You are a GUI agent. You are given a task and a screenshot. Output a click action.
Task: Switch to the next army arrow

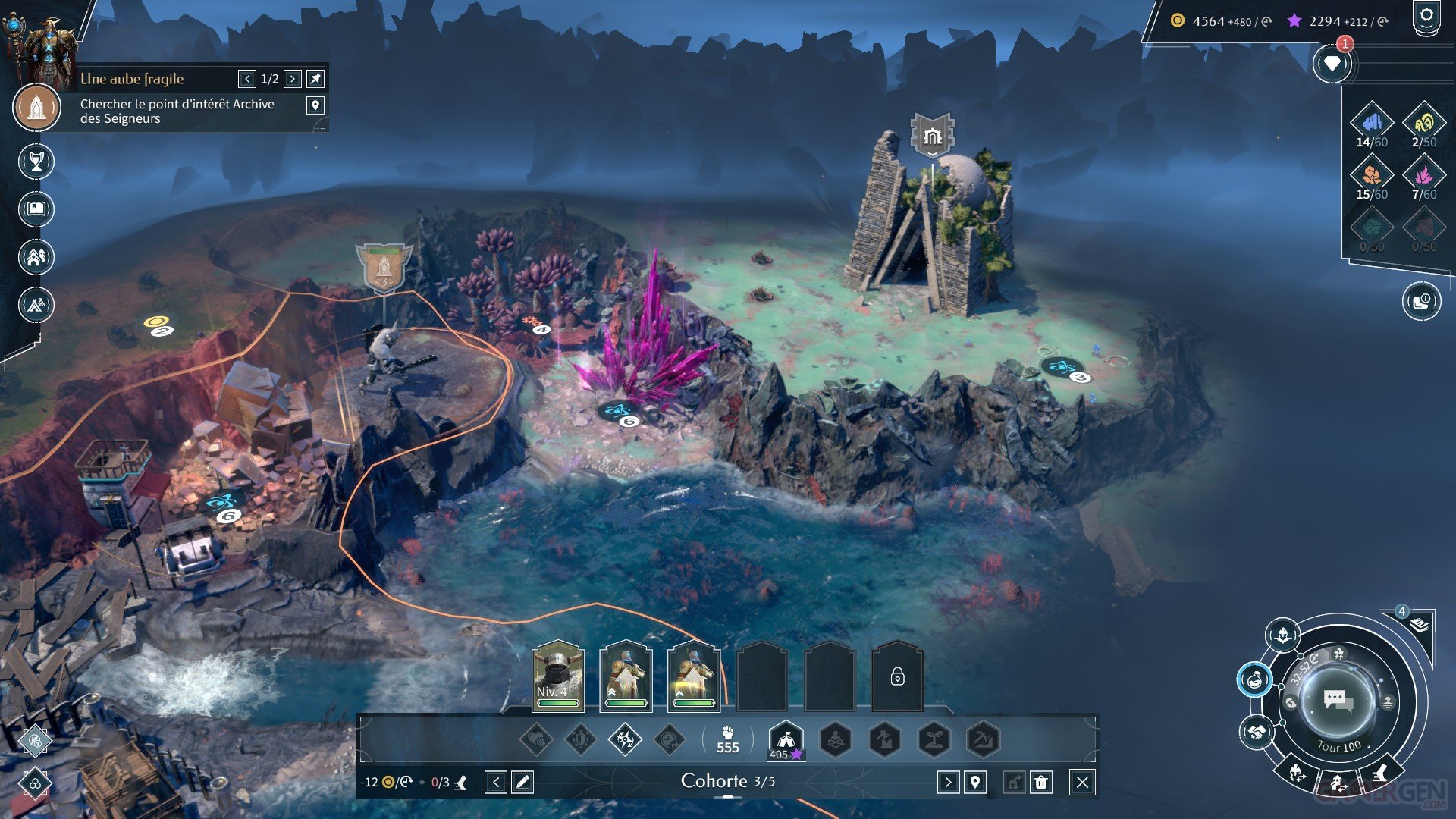pyautogui.click(x=948, y=782)
